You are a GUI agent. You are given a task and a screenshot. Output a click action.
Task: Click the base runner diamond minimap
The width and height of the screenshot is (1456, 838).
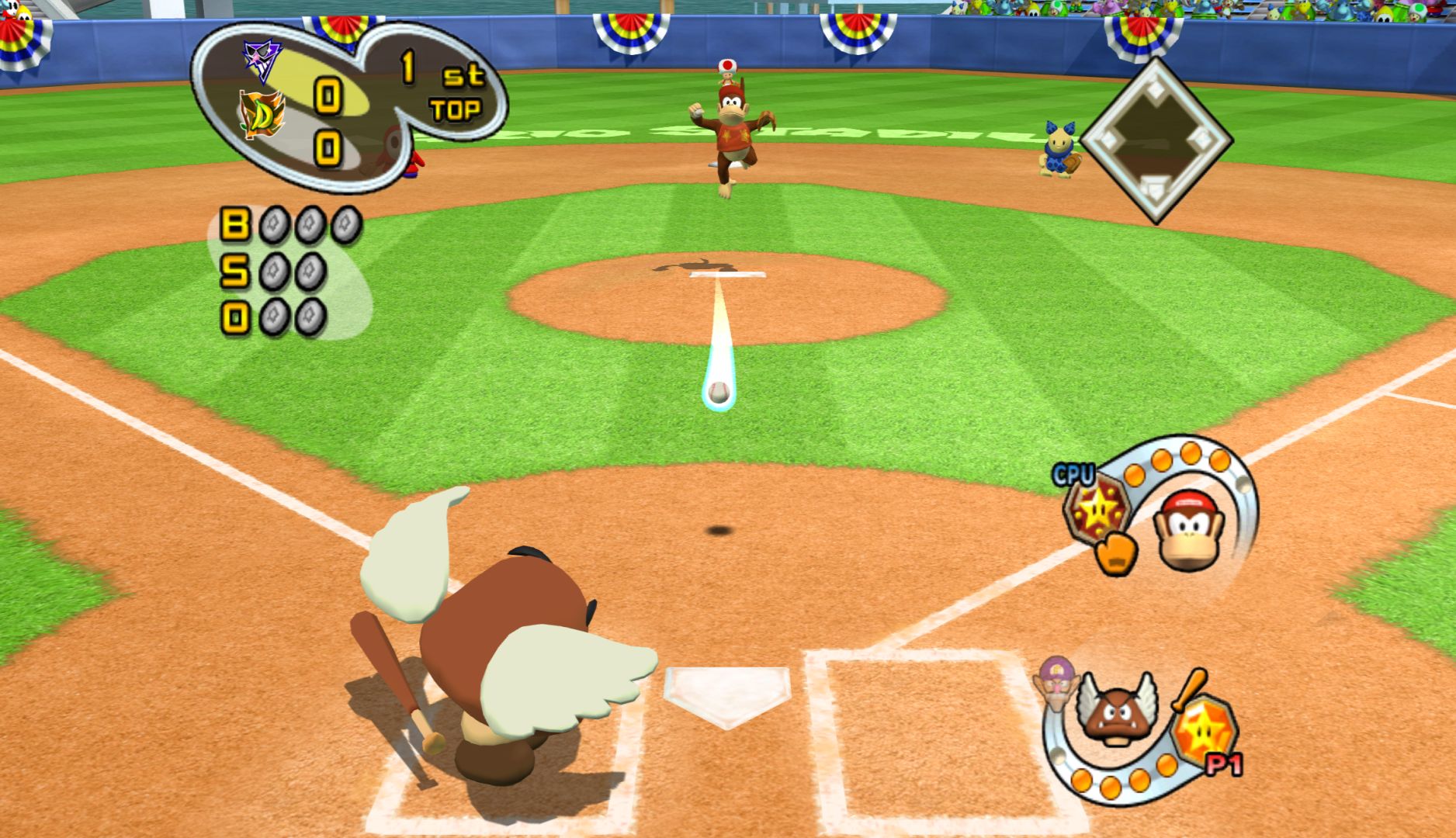(1156, 140)
